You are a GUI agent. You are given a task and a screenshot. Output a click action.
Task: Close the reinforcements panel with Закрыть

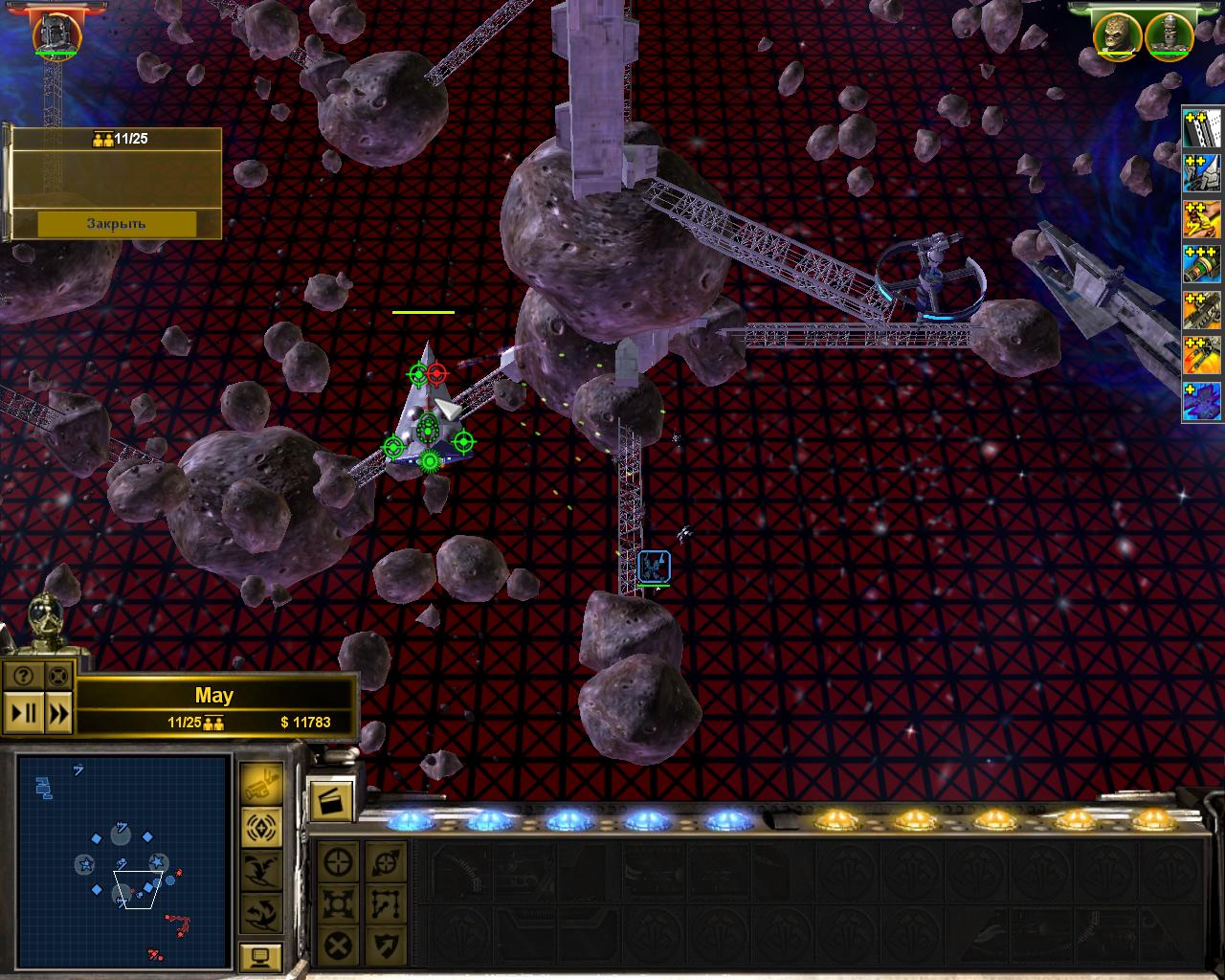[x=117, y=224]
